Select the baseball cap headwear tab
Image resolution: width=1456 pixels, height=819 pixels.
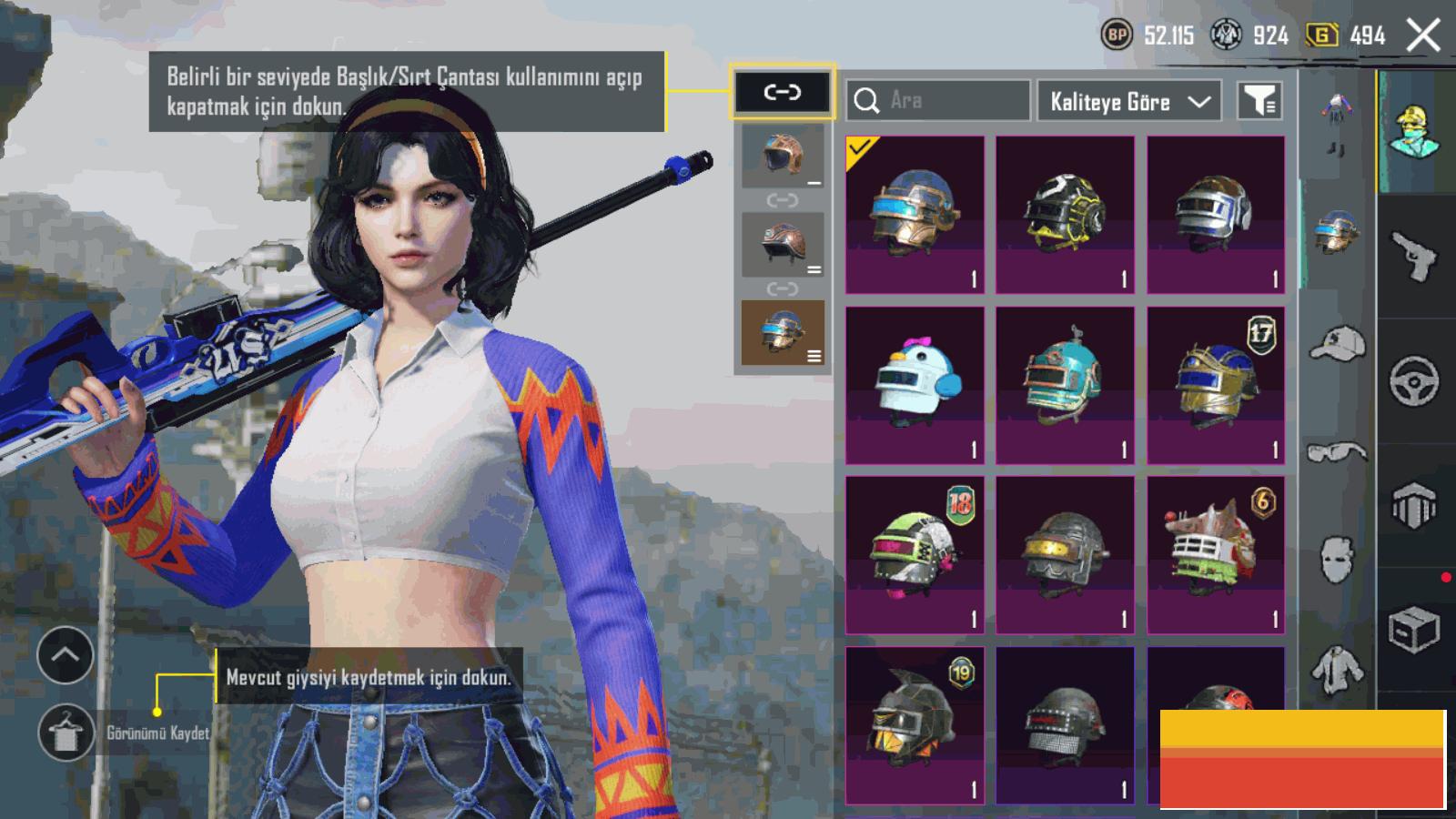(x=1337, y=346)
